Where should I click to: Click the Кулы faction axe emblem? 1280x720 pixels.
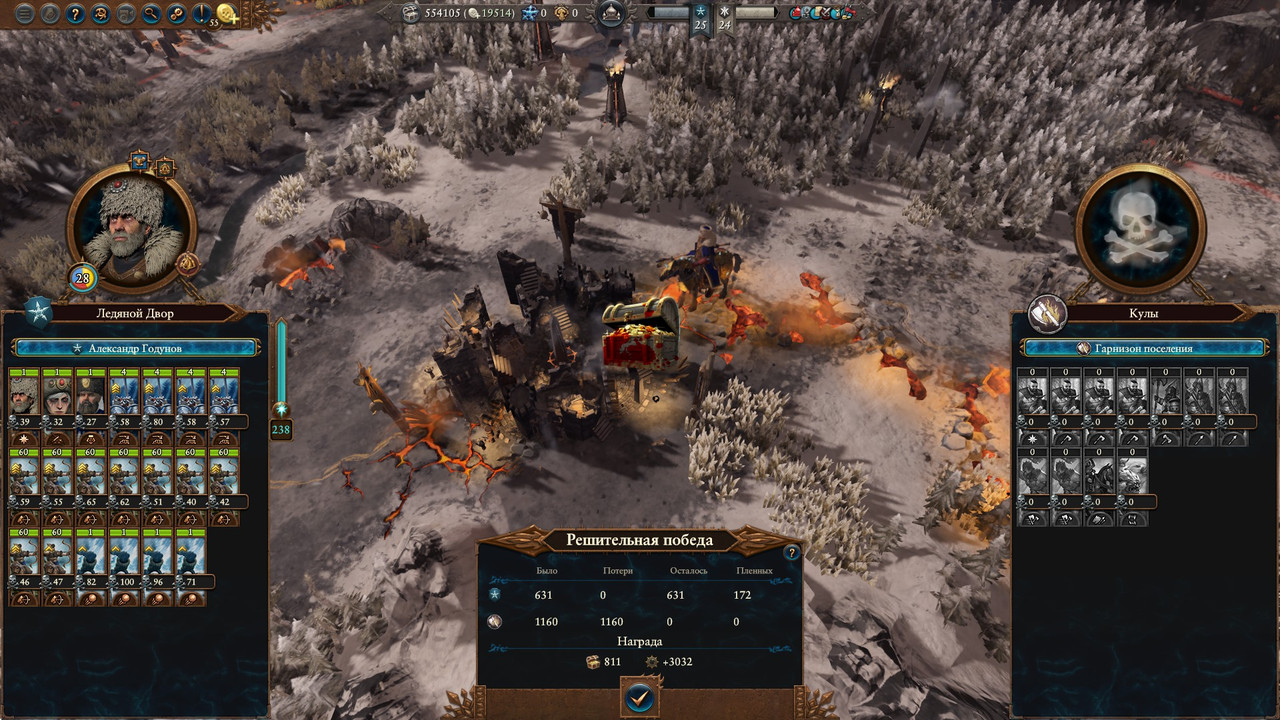[x=1047, y=312]
